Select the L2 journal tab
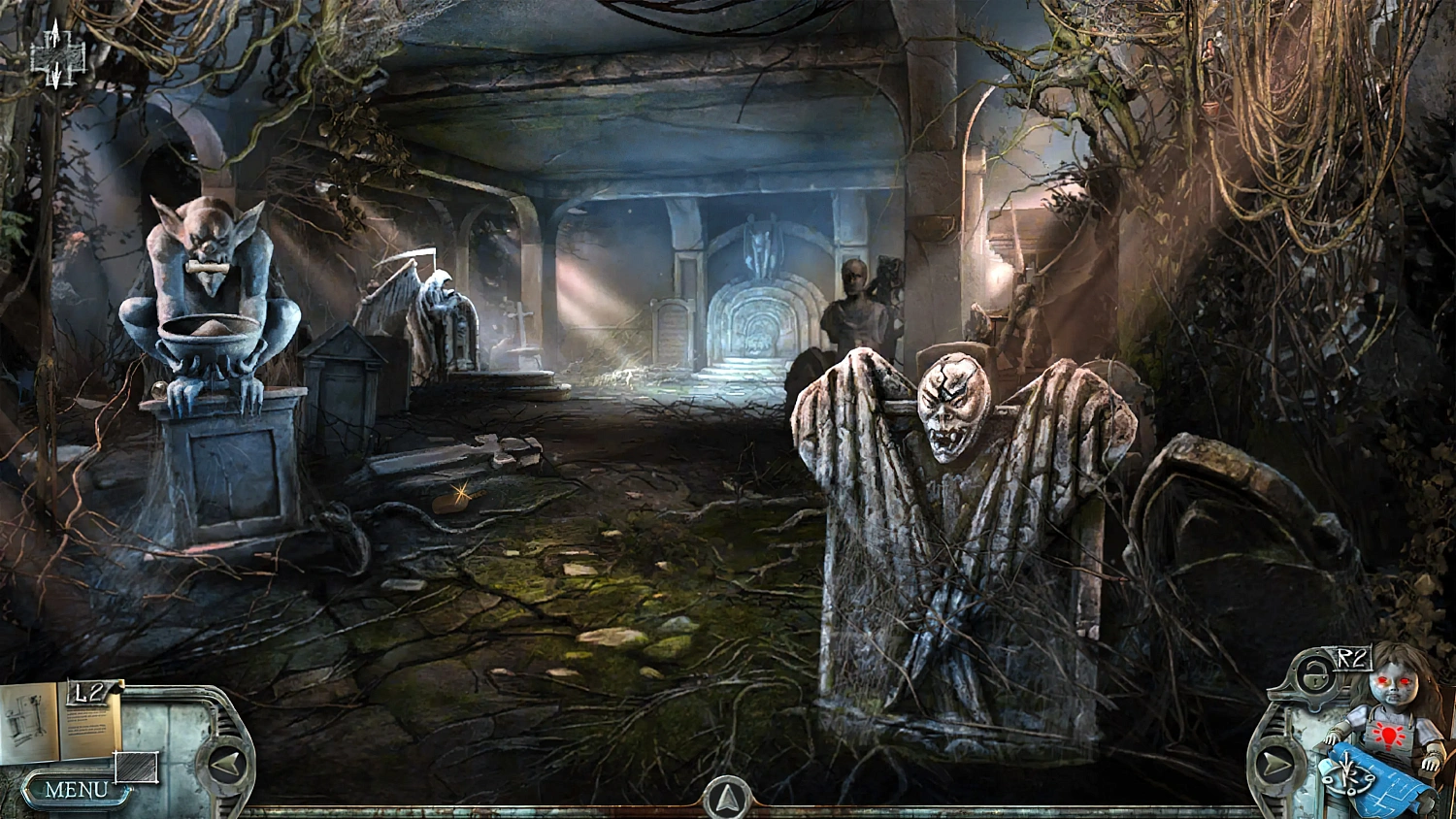This screenshot has width=1456, height=819. pos(88,693)
